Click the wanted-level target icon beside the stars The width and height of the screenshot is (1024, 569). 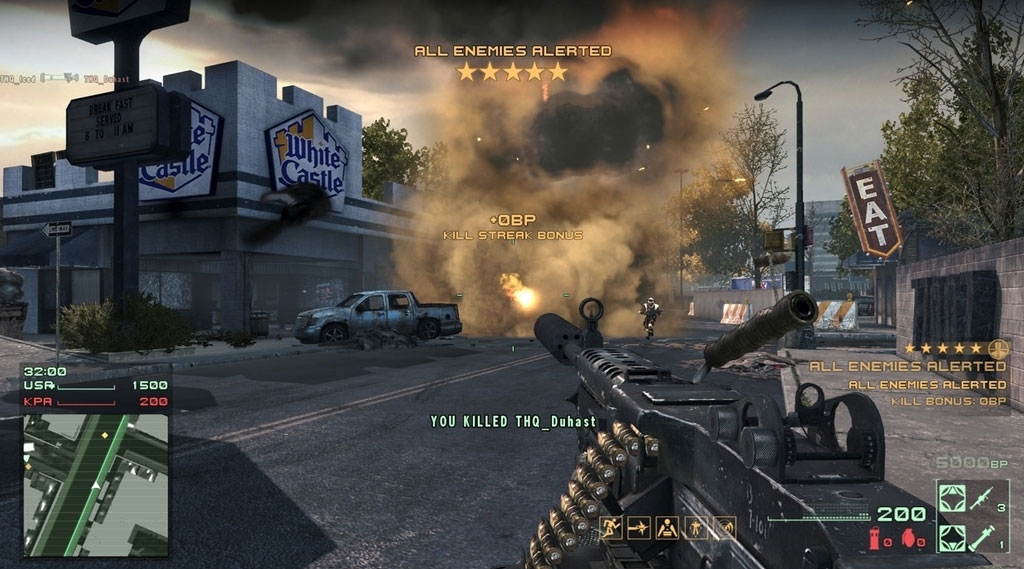pos(996,348)
